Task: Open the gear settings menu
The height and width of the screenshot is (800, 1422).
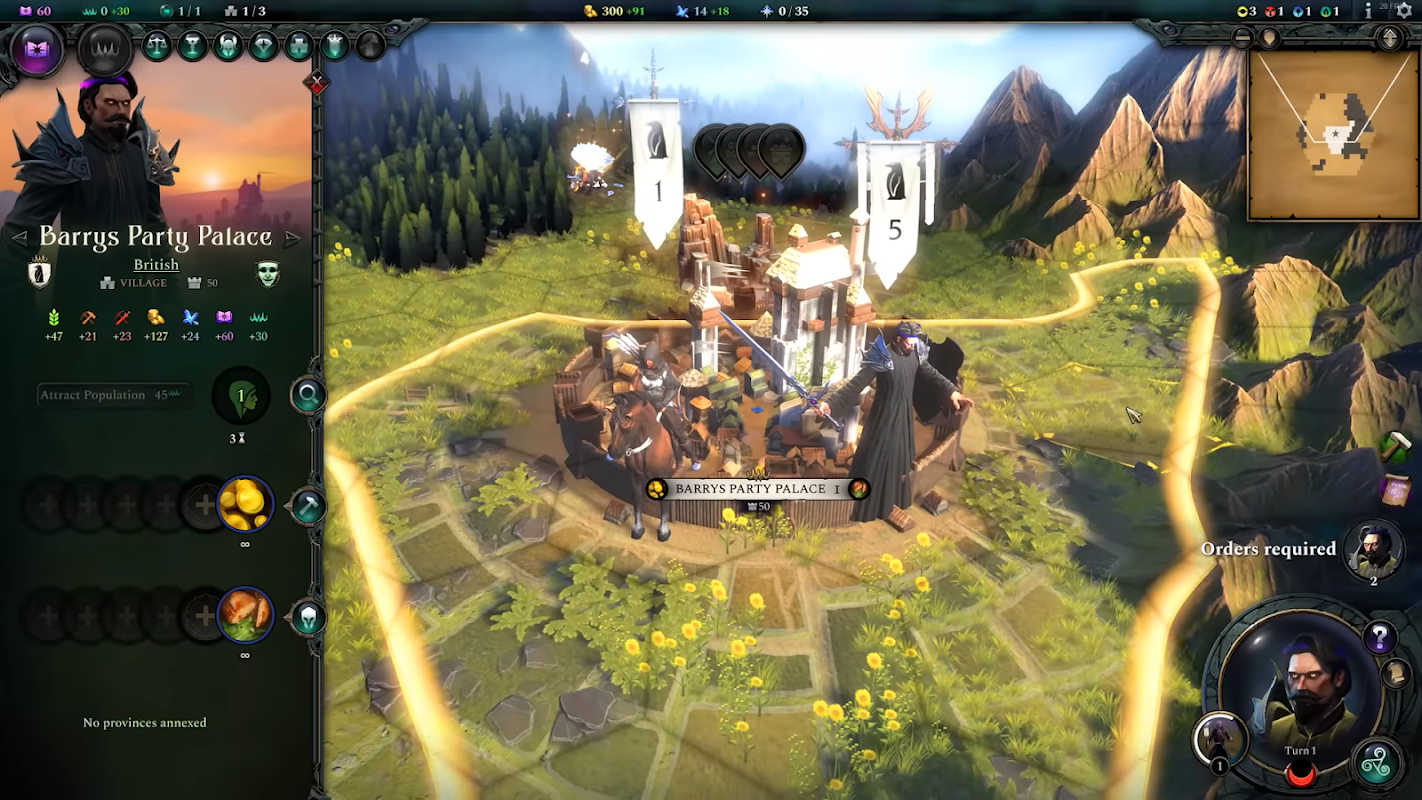Action: coord(1403,11)
